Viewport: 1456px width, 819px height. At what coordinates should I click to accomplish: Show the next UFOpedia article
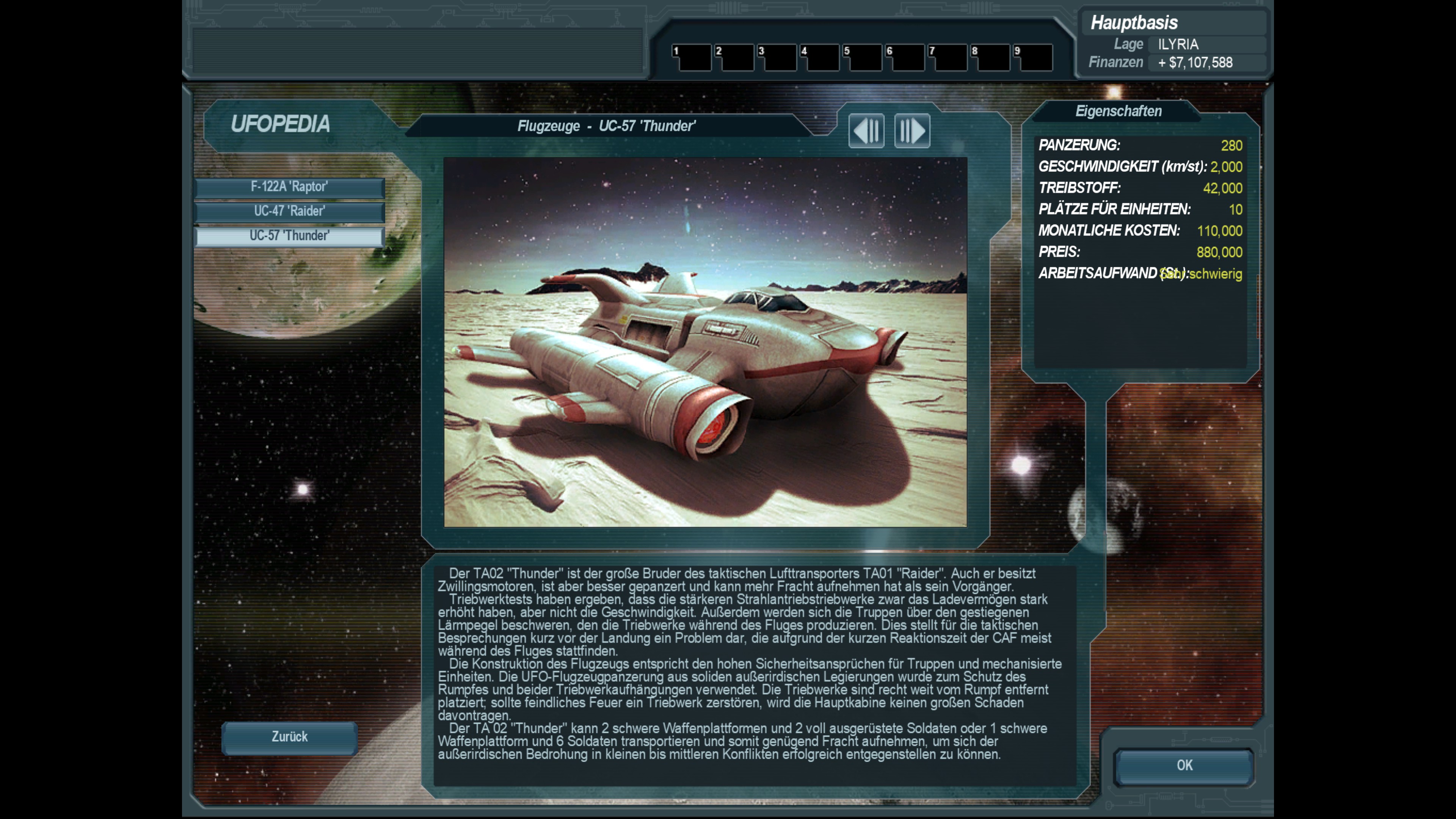point(912,131)
